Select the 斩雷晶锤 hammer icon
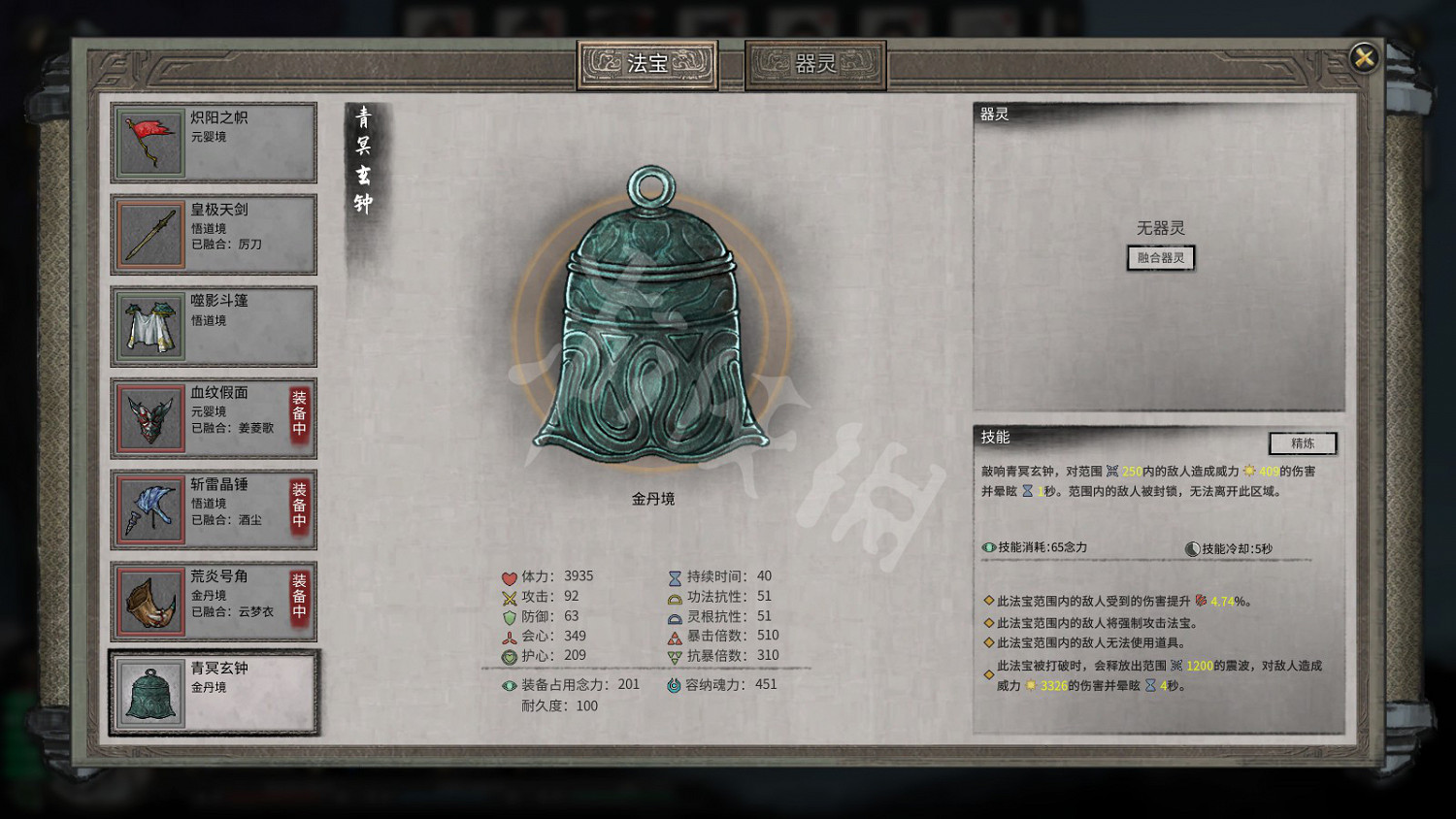The width and height of the screenshot is (1456, 819). [149, 508]
